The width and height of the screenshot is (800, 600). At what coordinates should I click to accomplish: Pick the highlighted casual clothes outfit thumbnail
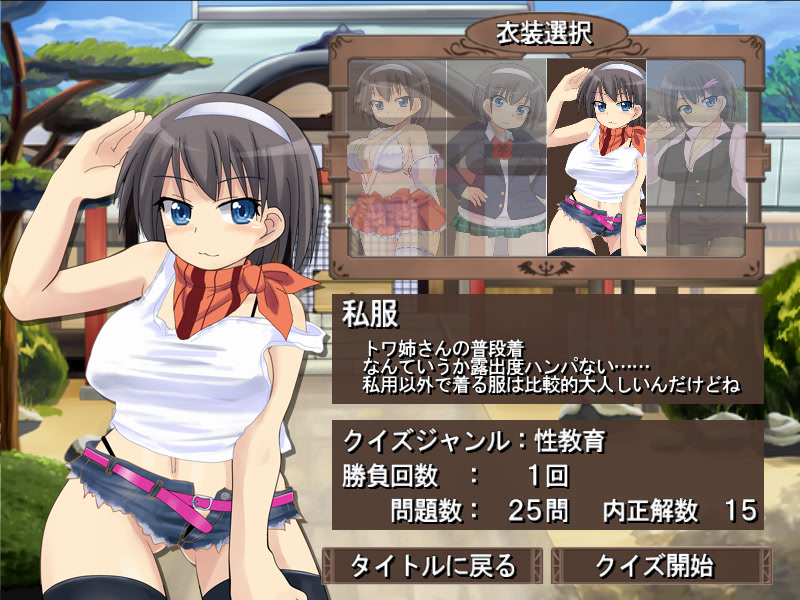point(596,155)
